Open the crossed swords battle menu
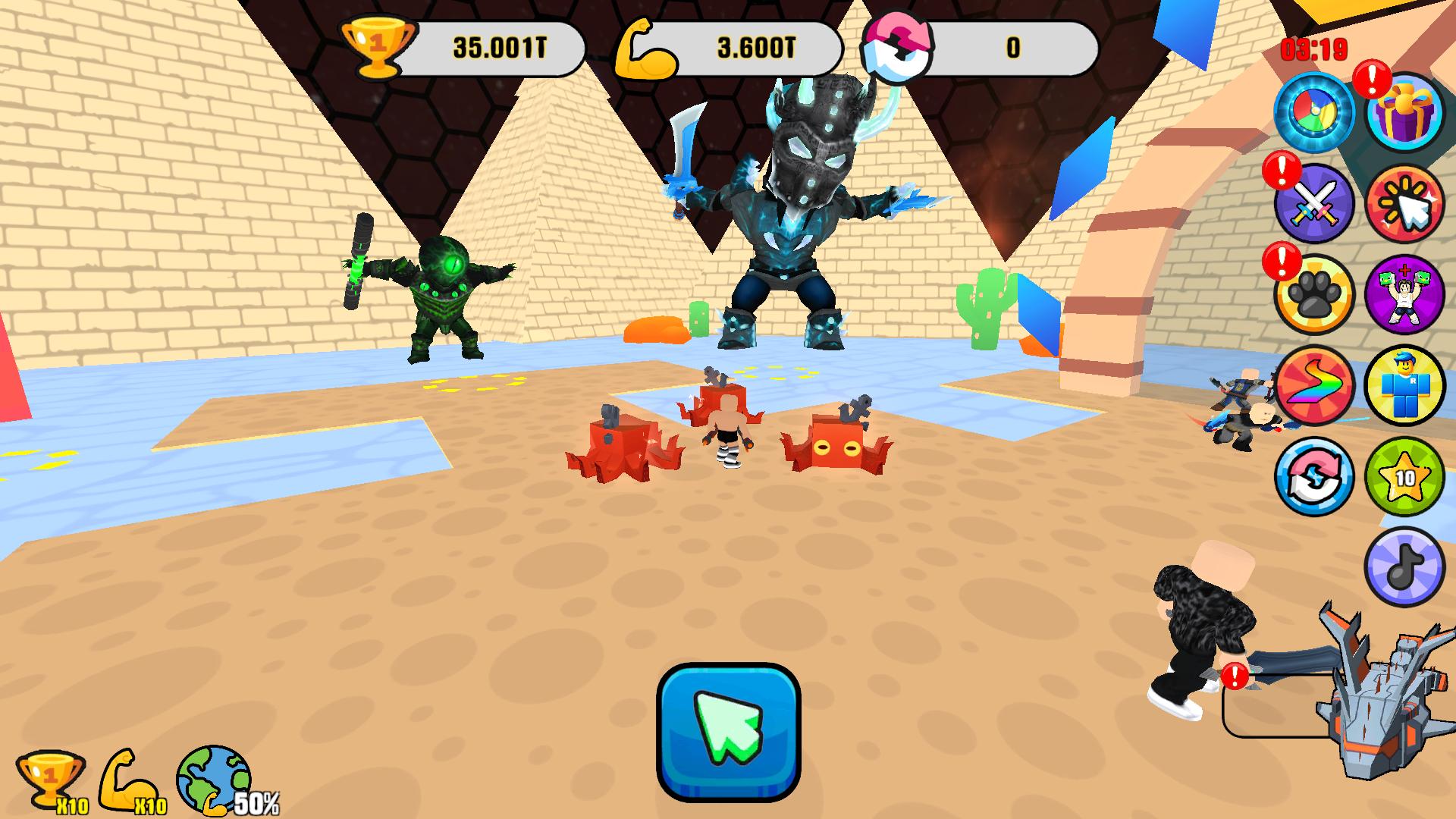This screenshot has width=1456, height=819. [1316, 203]
